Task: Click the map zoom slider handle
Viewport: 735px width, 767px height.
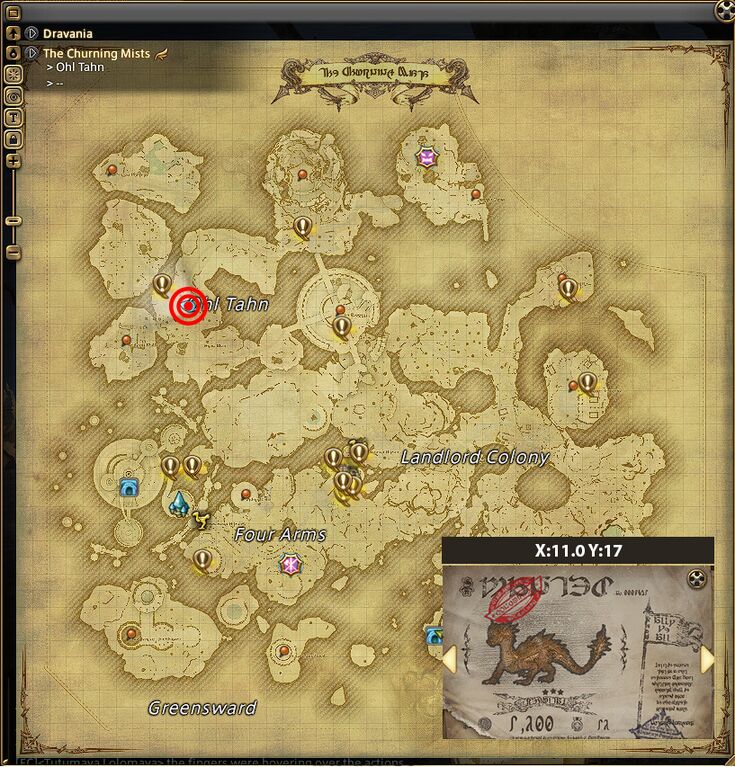Action: coord(14,220)
